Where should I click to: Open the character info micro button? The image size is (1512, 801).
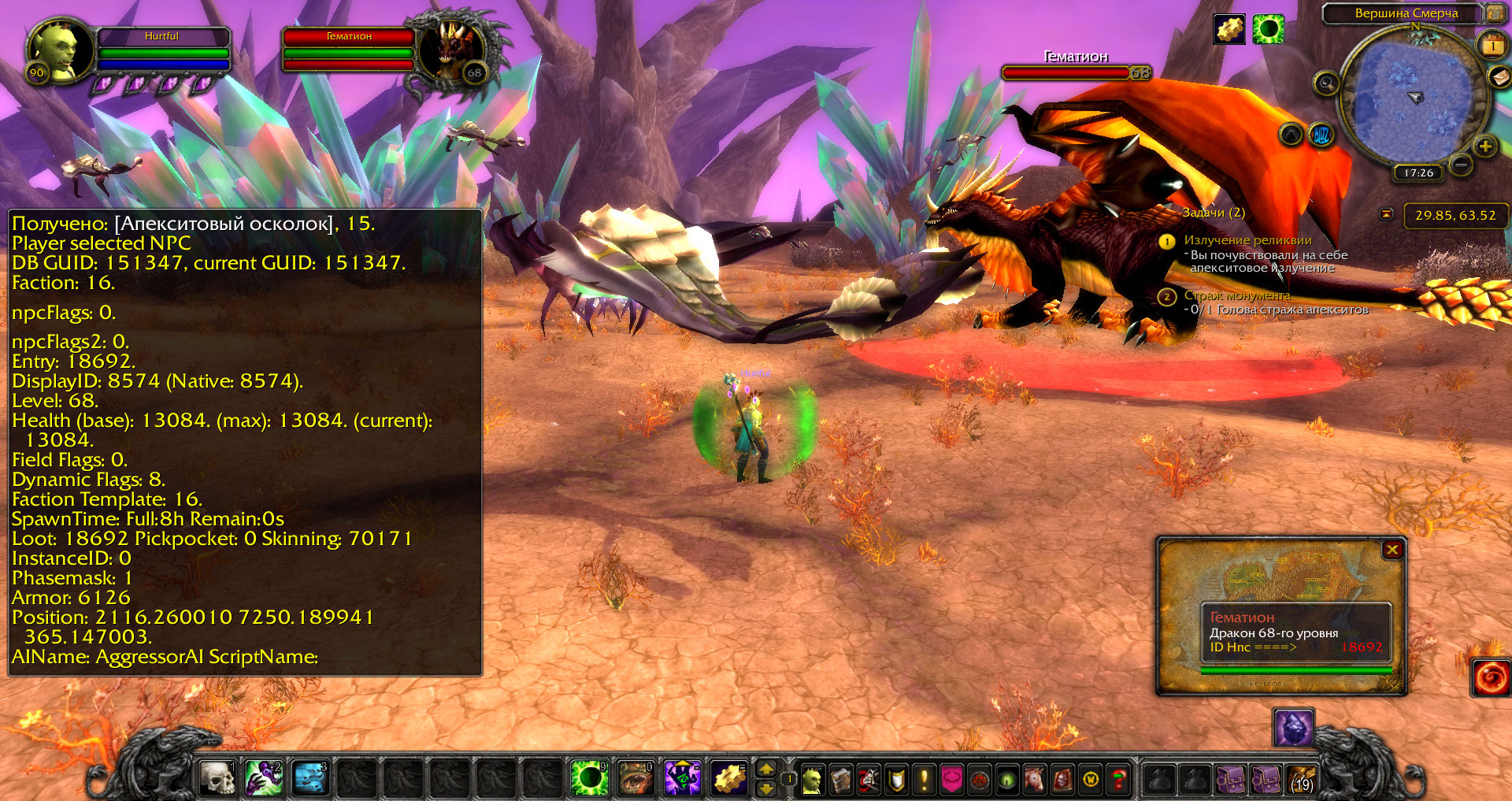pyautogui.click(x=812, y=780)
